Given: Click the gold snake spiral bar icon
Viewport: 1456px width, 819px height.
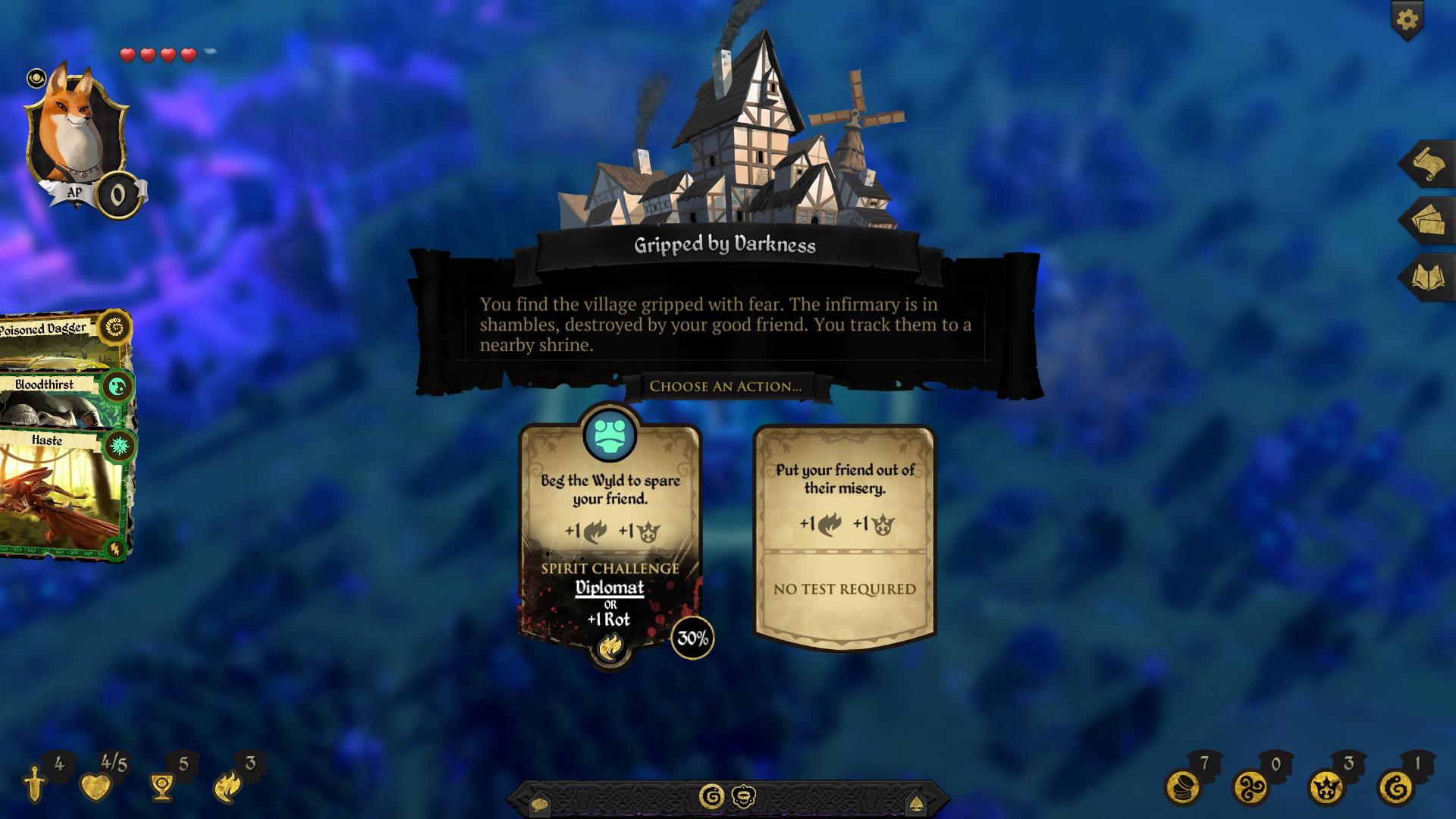Looking at the screenshot, I should click(711, 796).
